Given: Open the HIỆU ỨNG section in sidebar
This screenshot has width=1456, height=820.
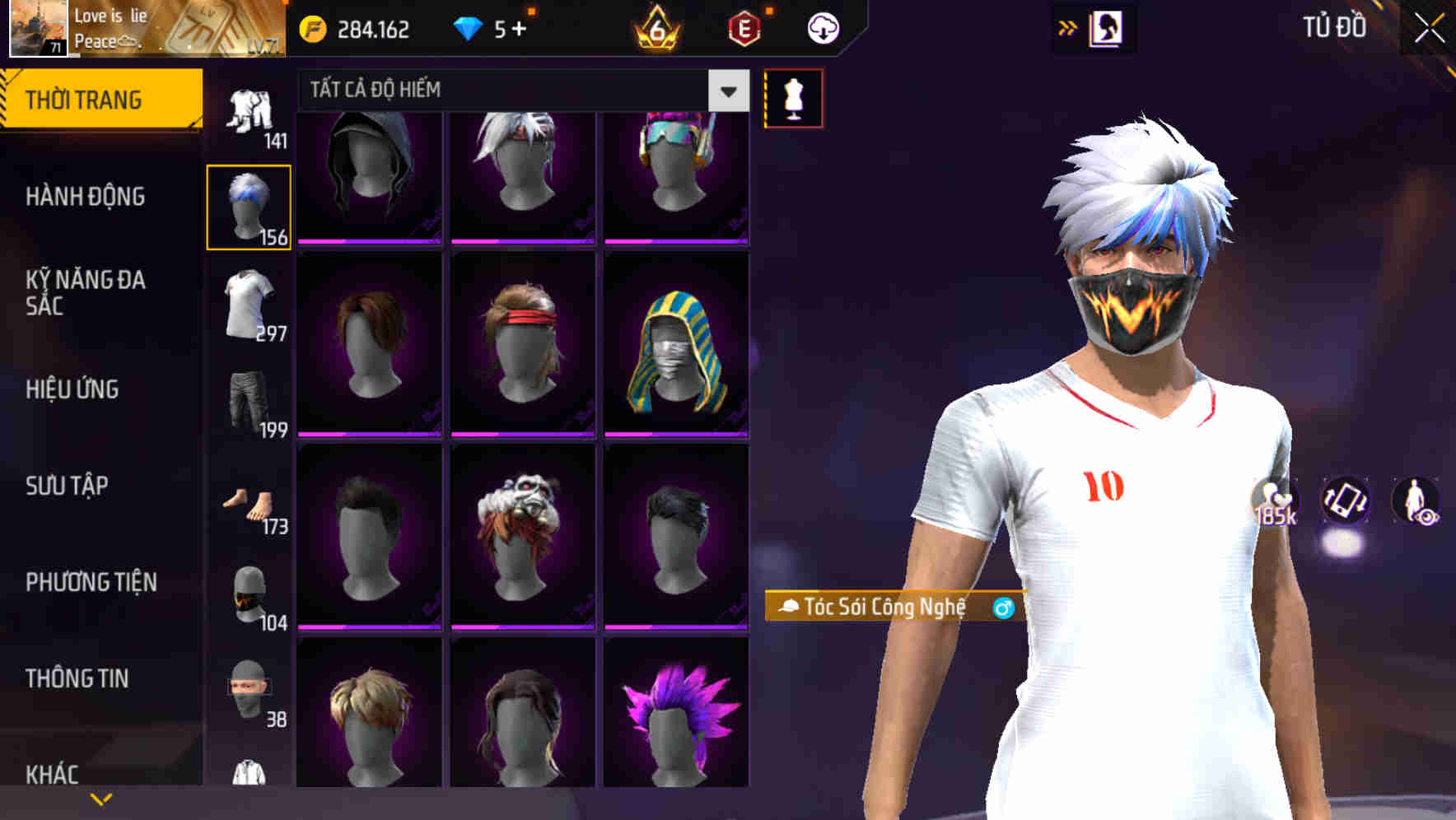Looking at the screenshot, I should 72,389.
